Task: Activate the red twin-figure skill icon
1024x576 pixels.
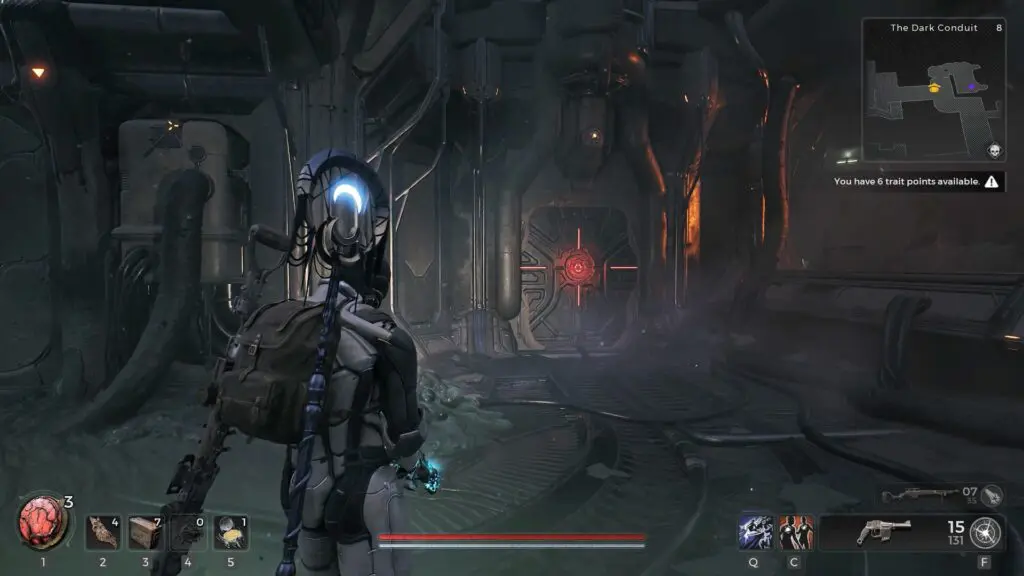Action: click(796, 532)
